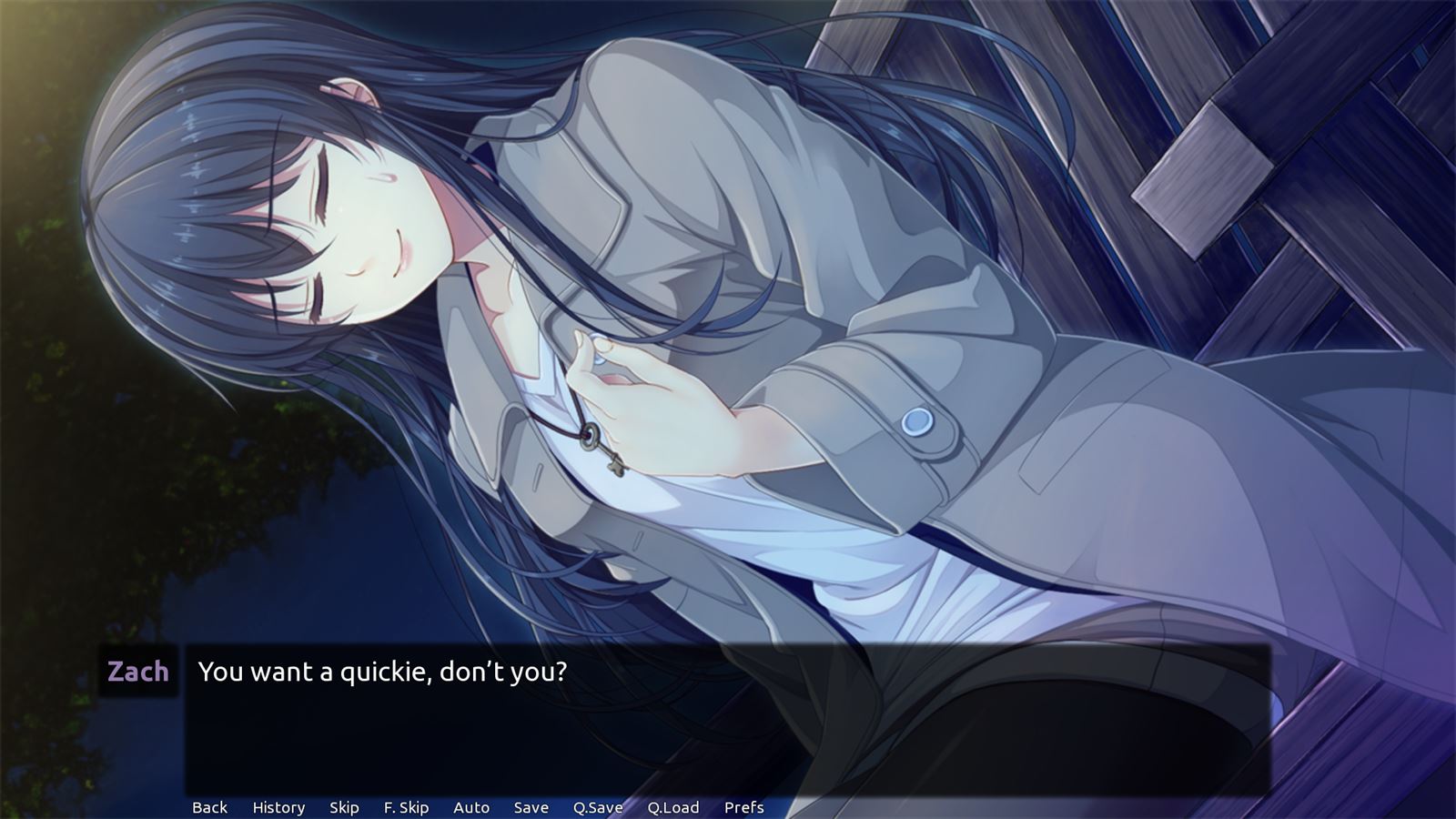Image resolution: width=1456 pixels, height=819 pixels.
Task: Quick save the game with Q.Save
Action: click(x=597, y=807)
